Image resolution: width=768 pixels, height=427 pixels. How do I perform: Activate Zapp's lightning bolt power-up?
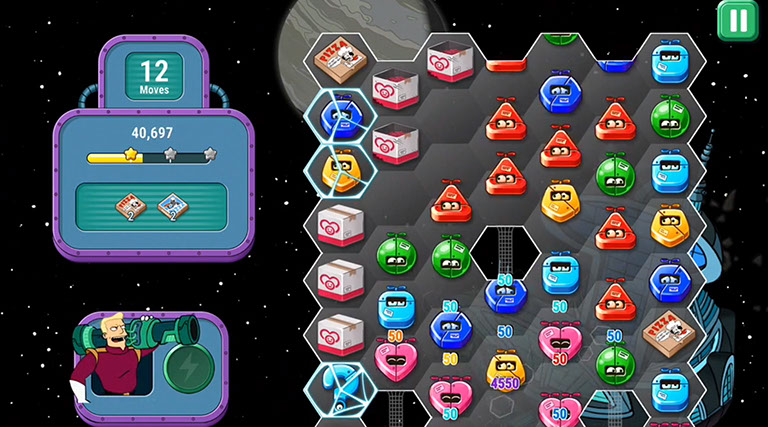pyautogui.click(x=184, y=366)
